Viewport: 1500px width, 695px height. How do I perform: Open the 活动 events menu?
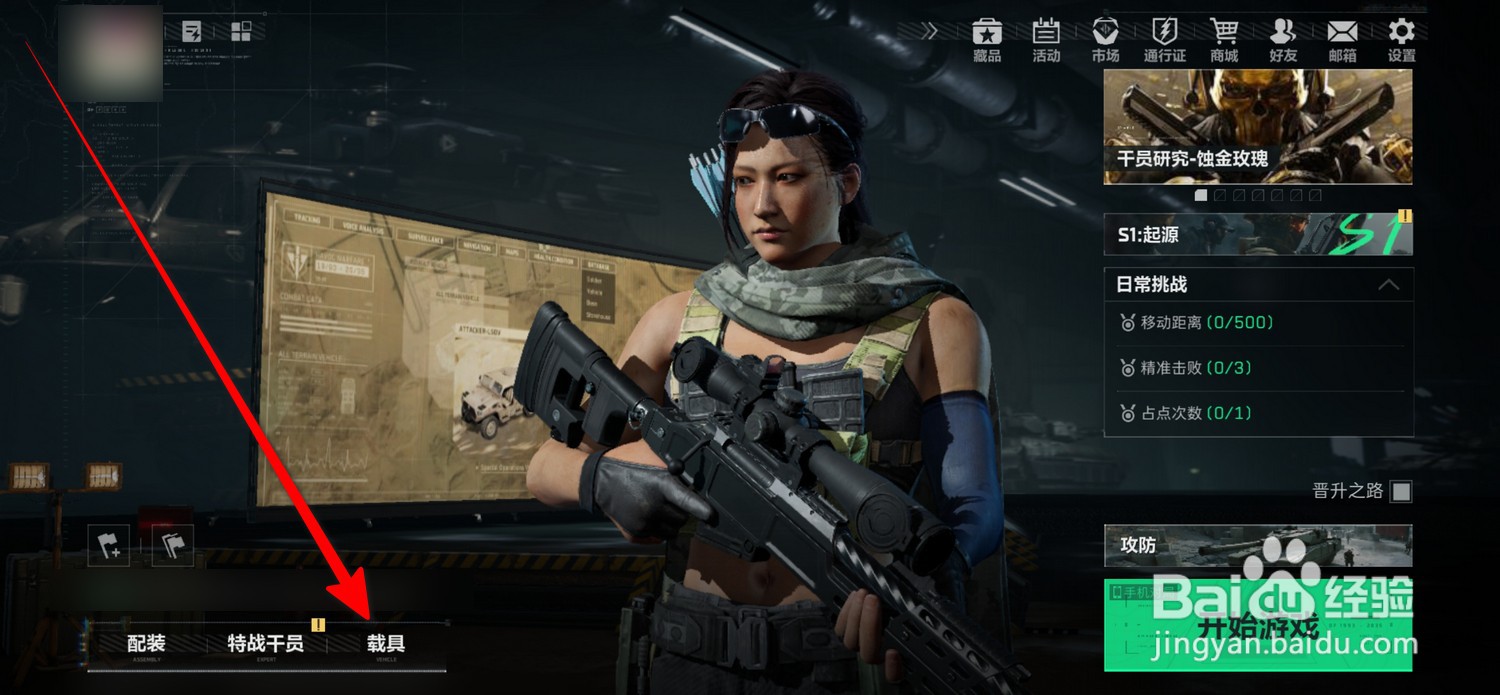[x=1046, y=40]
